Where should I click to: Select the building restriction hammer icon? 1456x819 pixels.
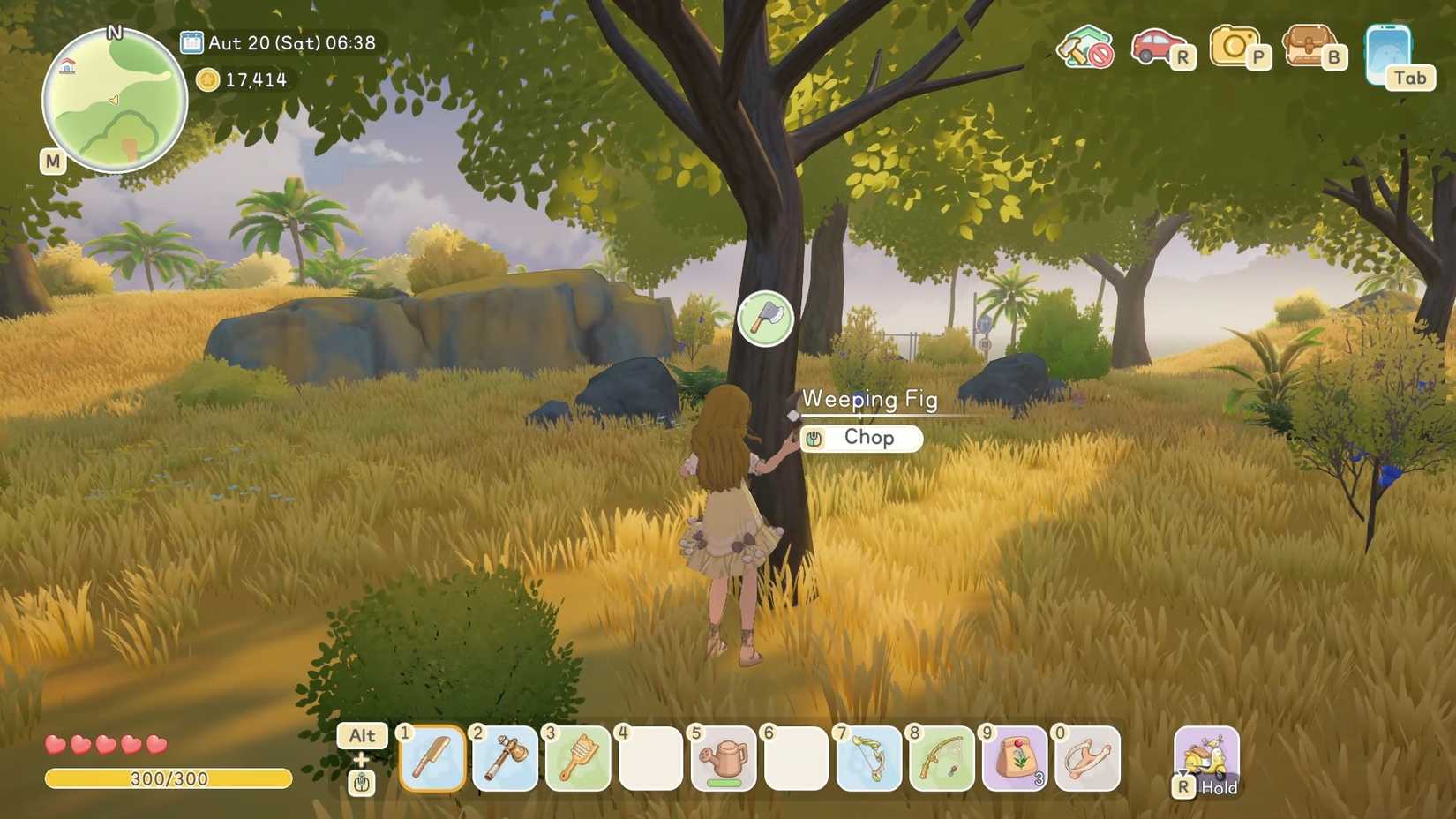[1084, 49]
